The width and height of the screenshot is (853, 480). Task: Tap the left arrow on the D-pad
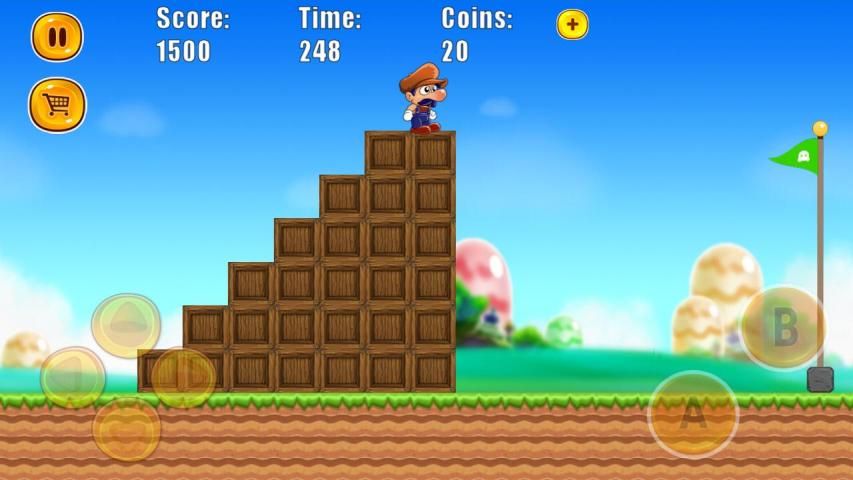pyautogui.click(x=73, y=377)
